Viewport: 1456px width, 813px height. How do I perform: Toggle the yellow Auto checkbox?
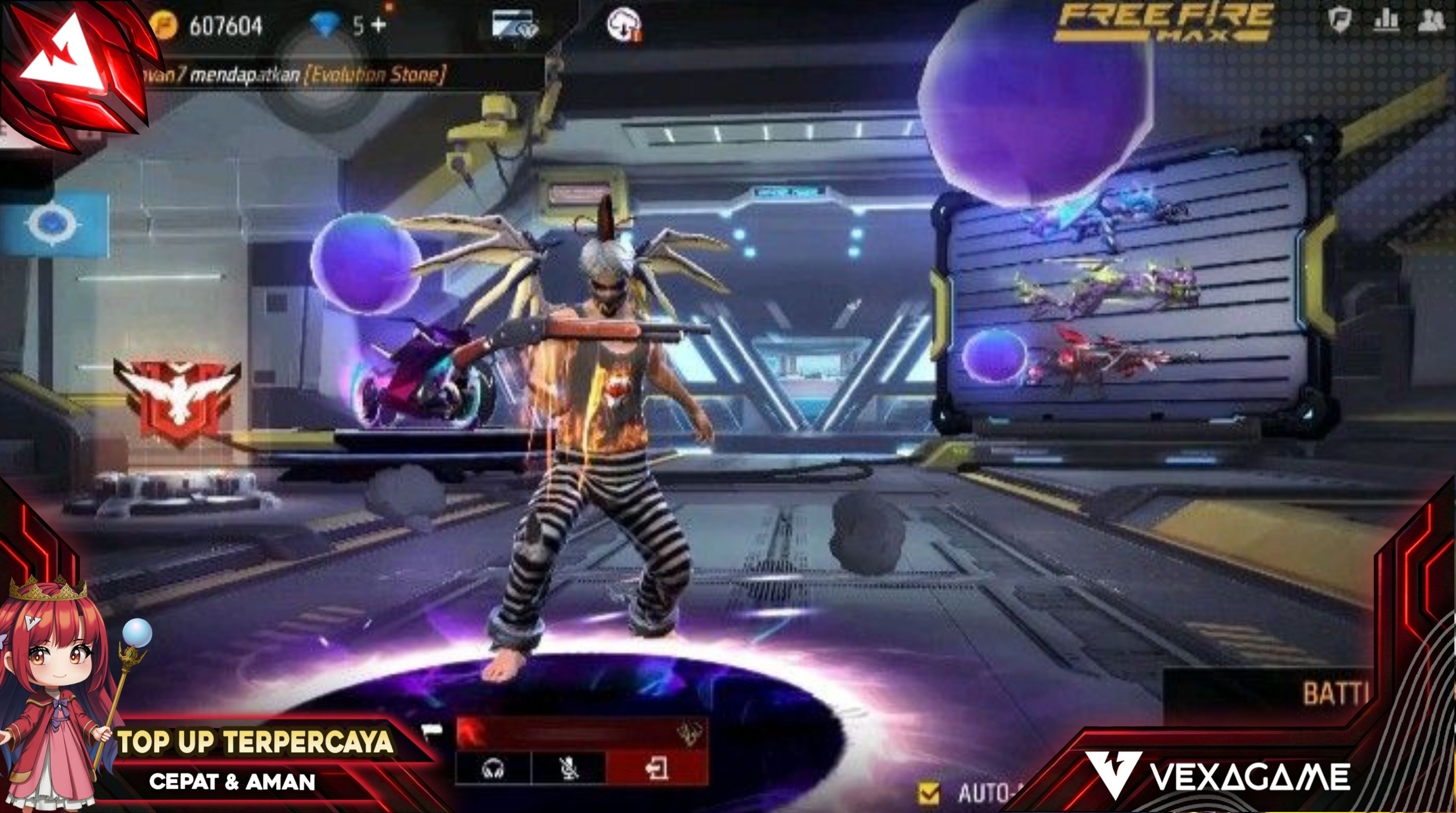pos(929,793)
